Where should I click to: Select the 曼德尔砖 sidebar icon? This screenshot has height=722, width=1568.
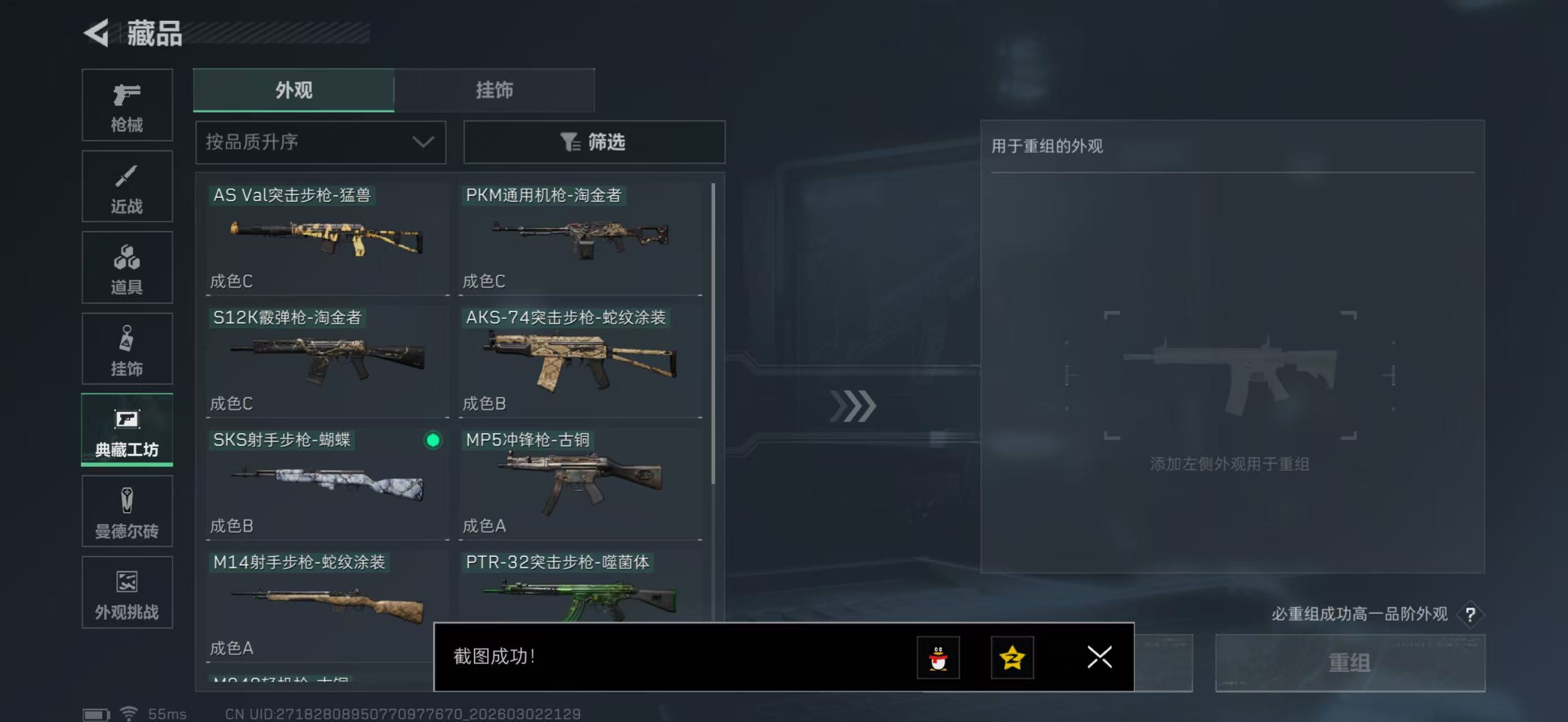(x=127, y=512)
